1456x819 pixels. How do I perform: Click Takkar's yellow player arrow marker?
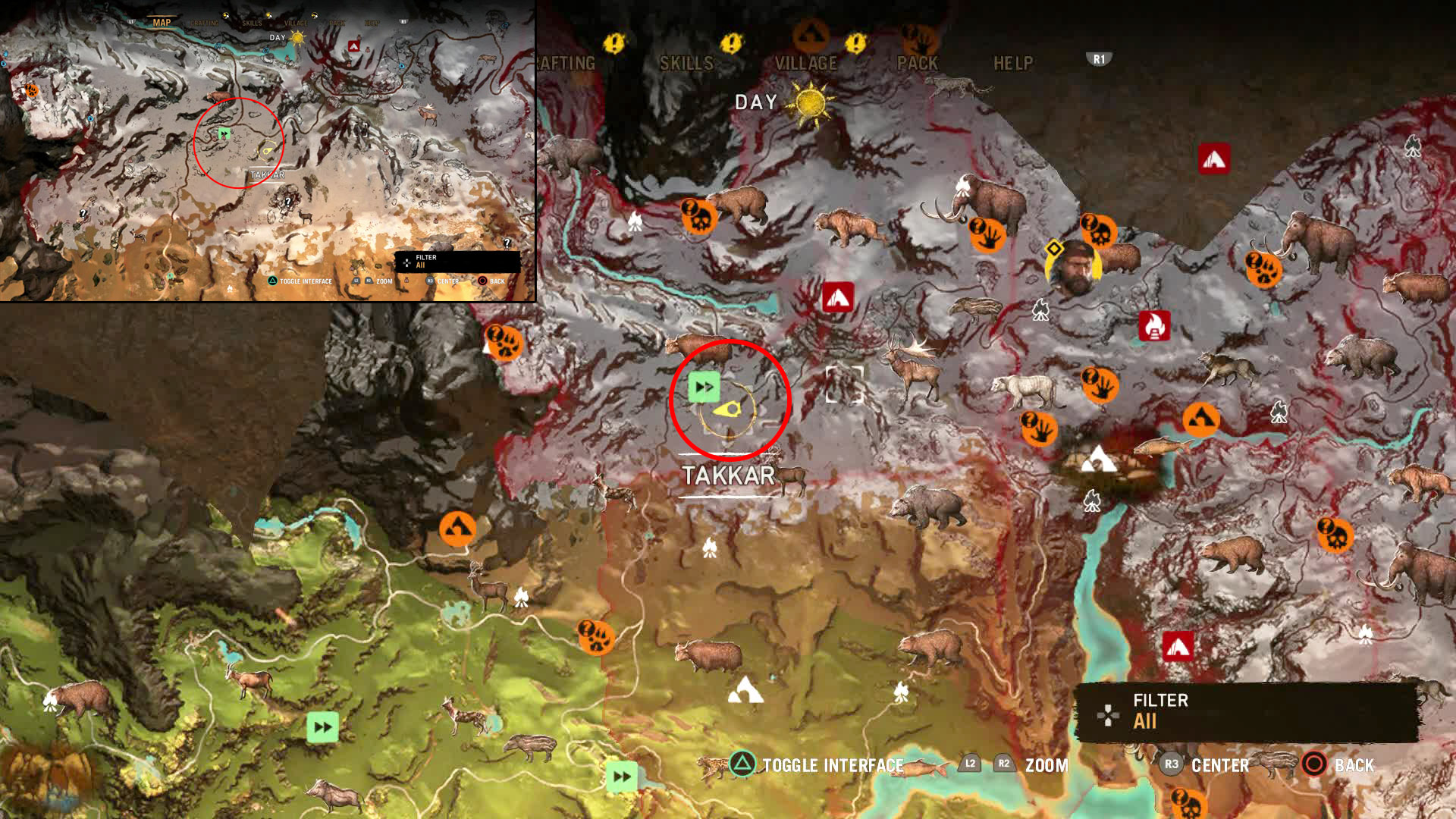pyautogui.click(x=728, y=409)
